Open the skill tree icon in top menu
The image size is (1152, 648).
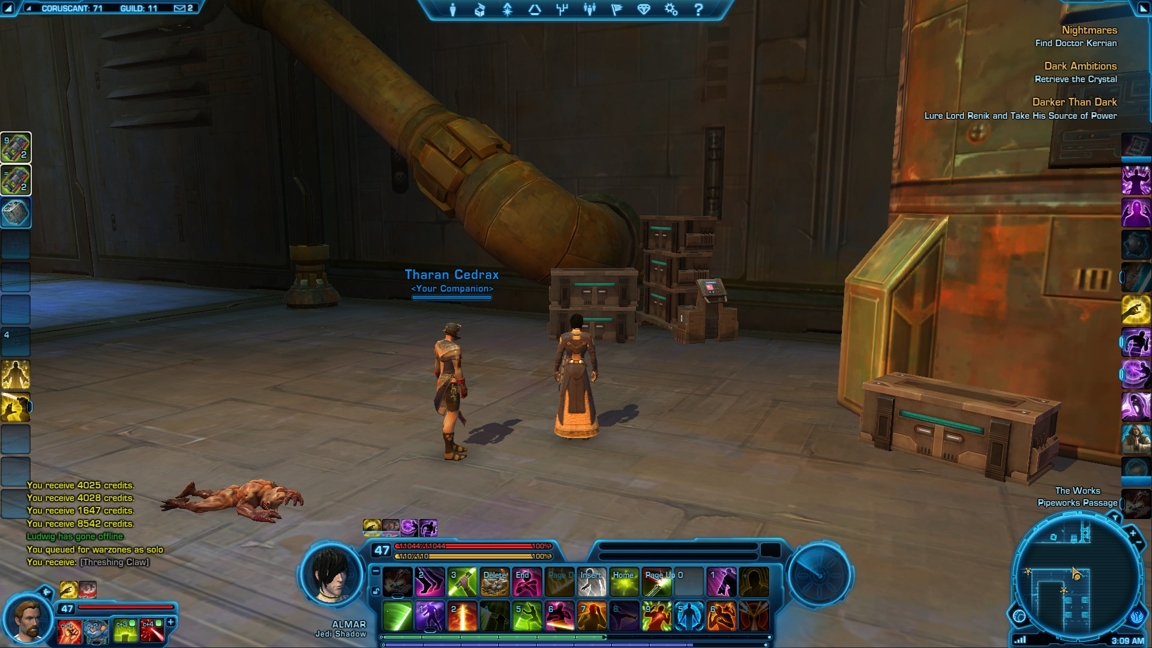507,10
